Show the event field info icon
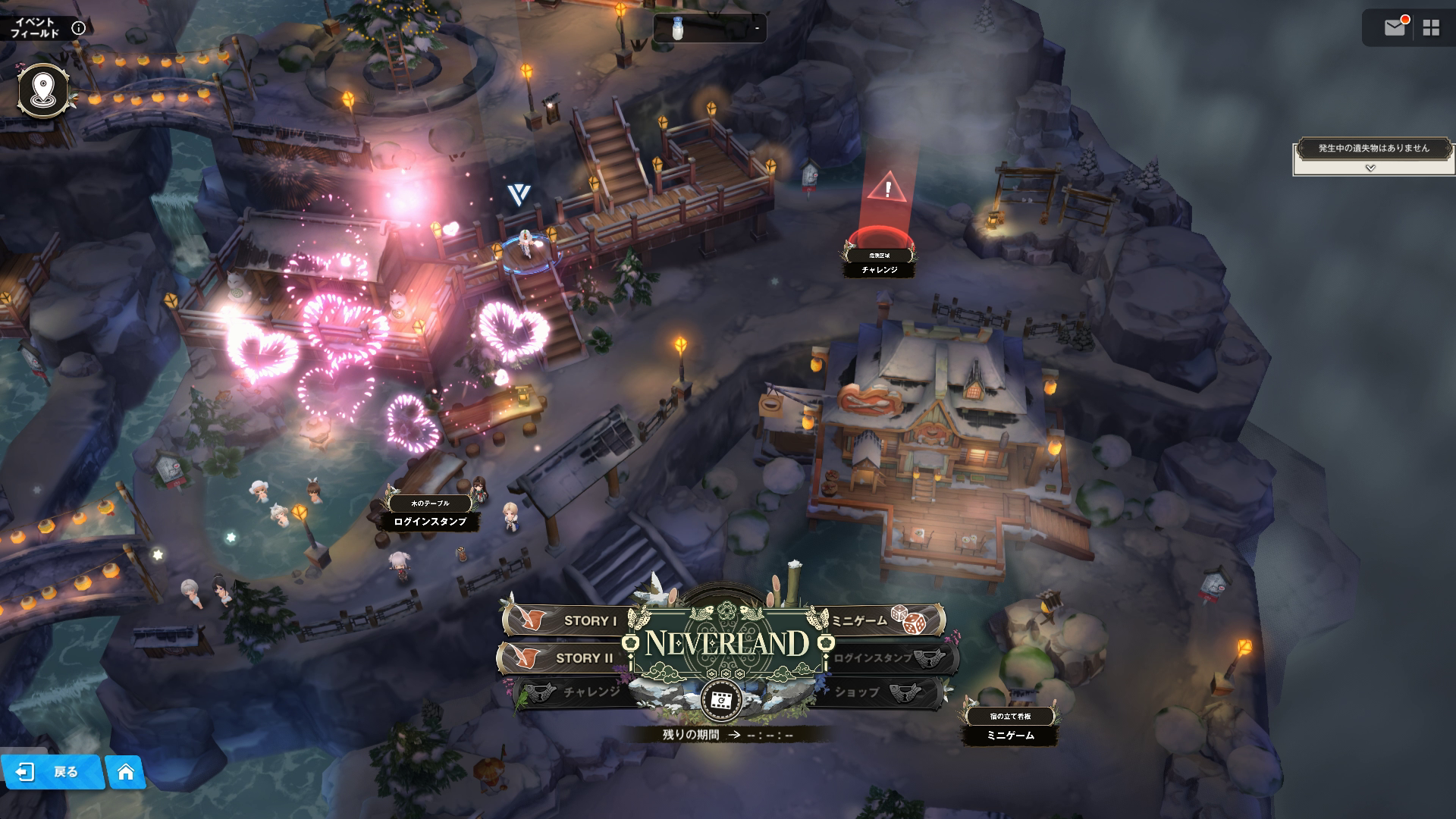Viewport: 1456px width, 819px height. [x=78, y=29]
